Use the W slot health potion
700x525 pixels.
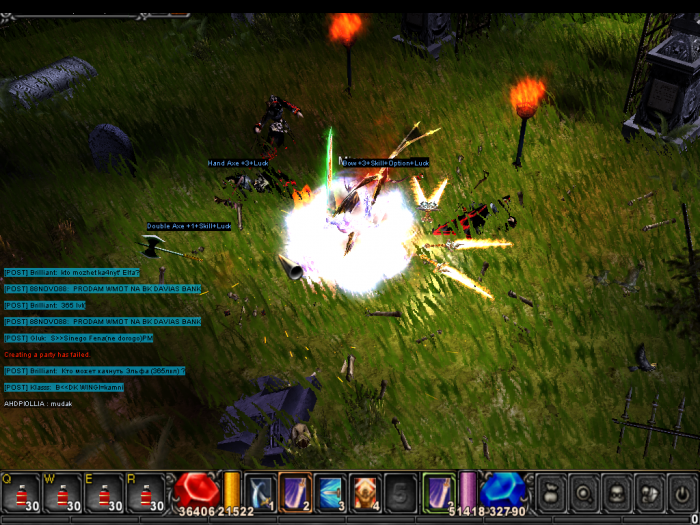point(62,493)
